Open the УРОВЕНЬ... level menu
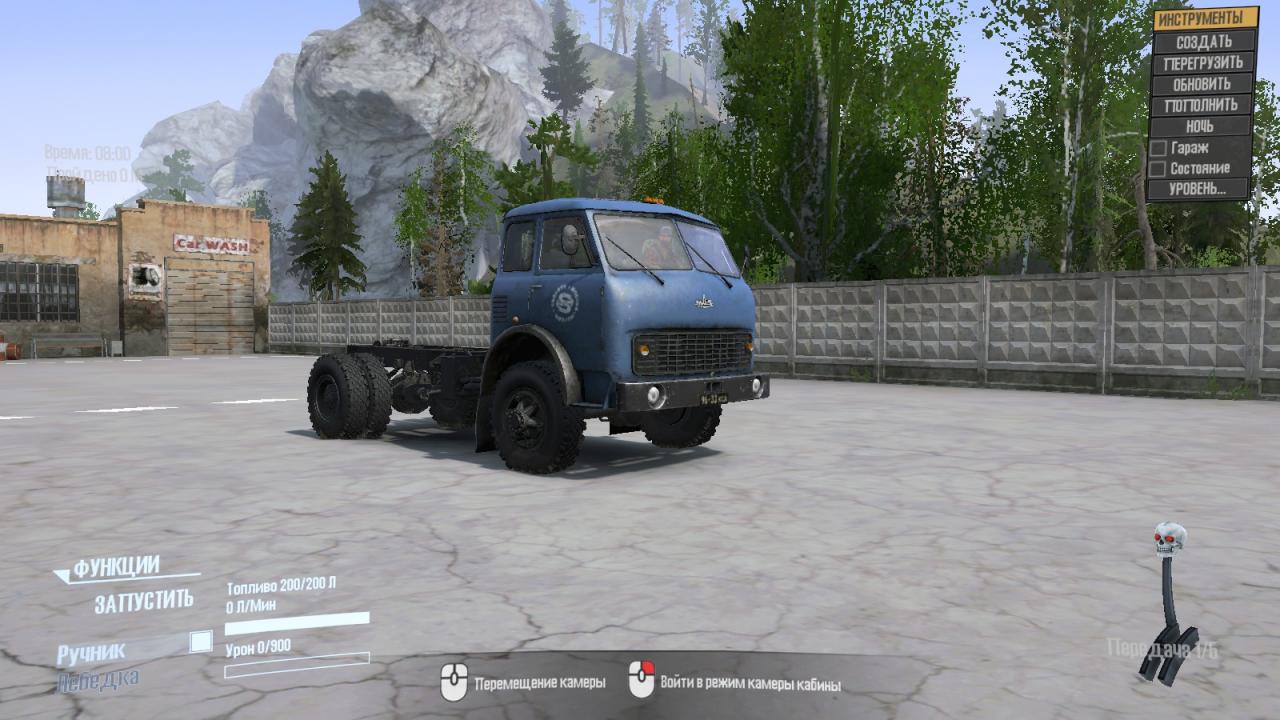The height and width of the screenshot is (720, 1280). [x=1199, y=189]
